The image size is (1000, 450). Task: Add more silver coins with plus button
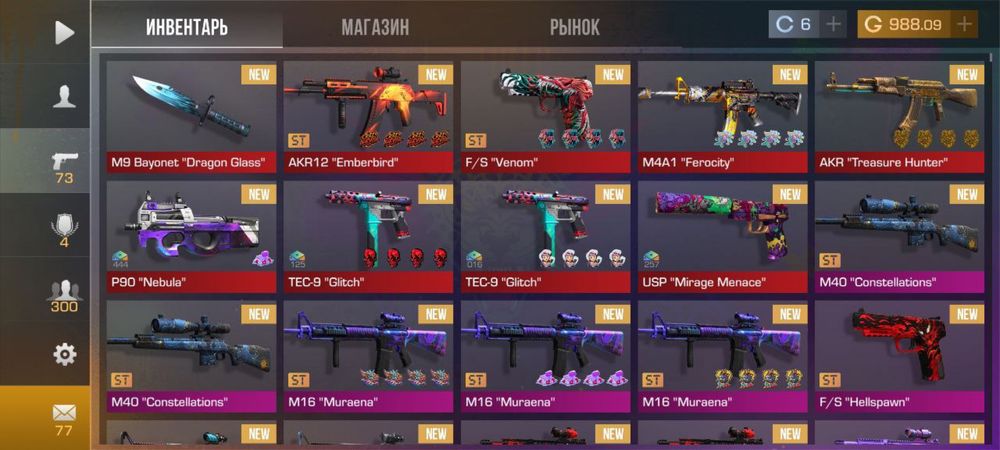click(x=833, y=24)
